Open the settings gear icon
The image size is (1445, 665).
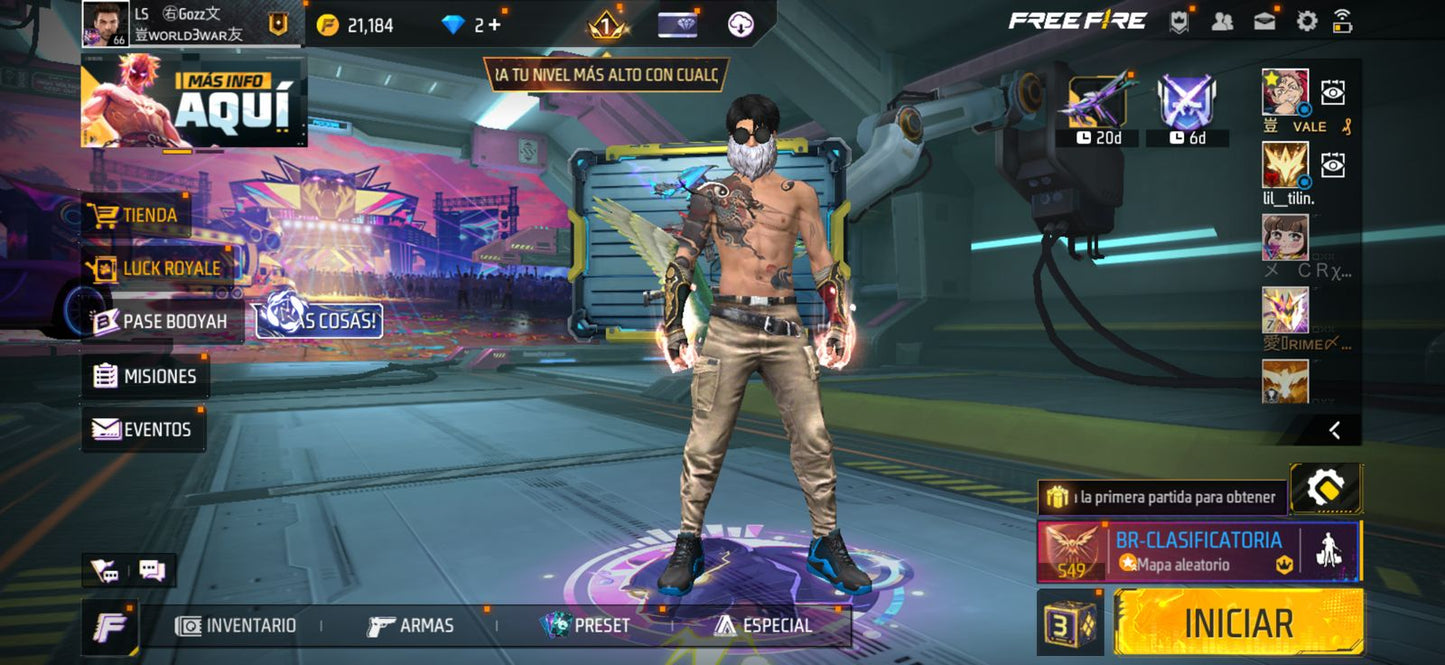(x=1306, y=21)
